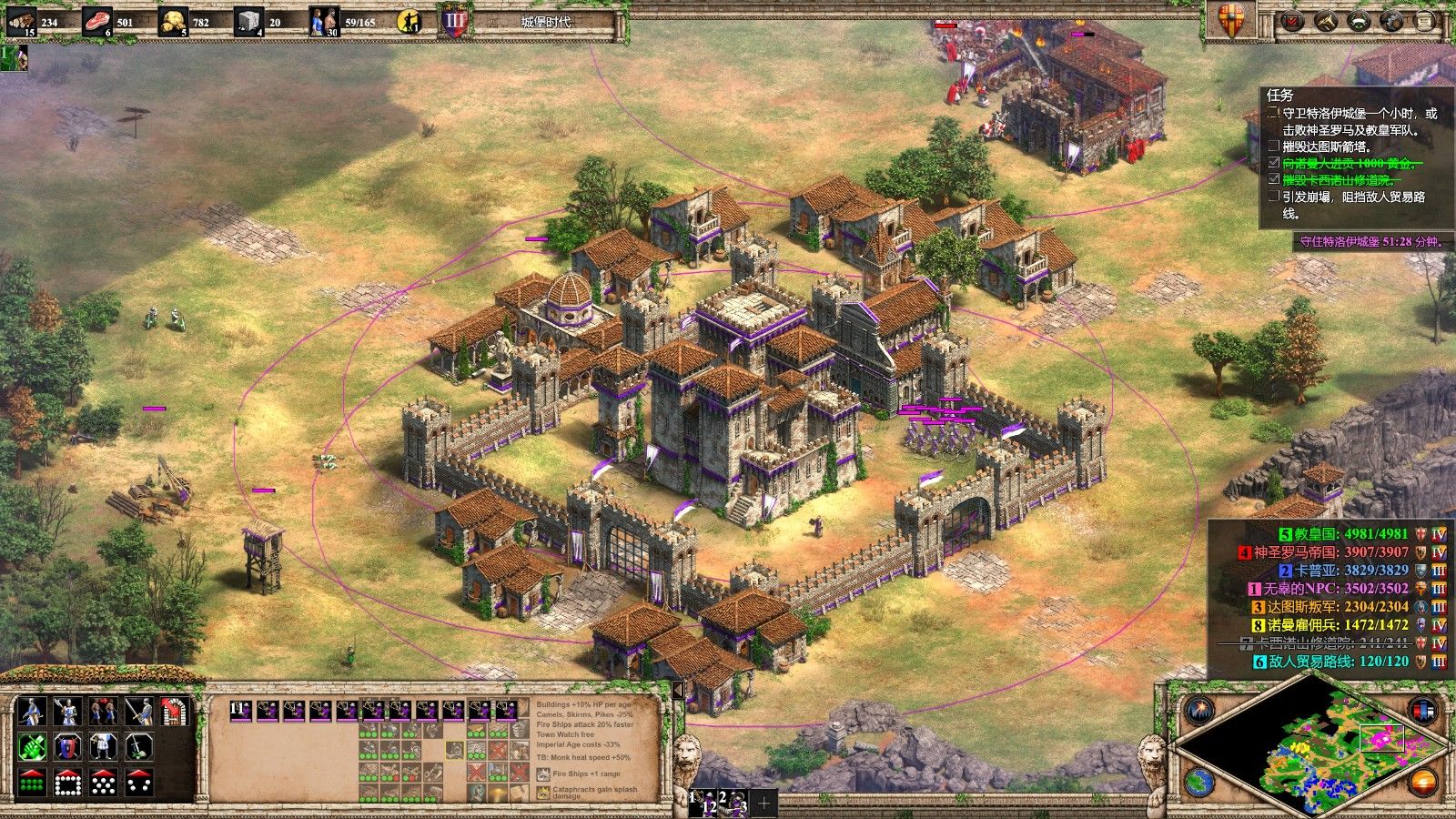Select the first archer portrait marked 11
The width and height of the screenshot is (1456, 819).
pyautogui.click(x=241, y=712)
